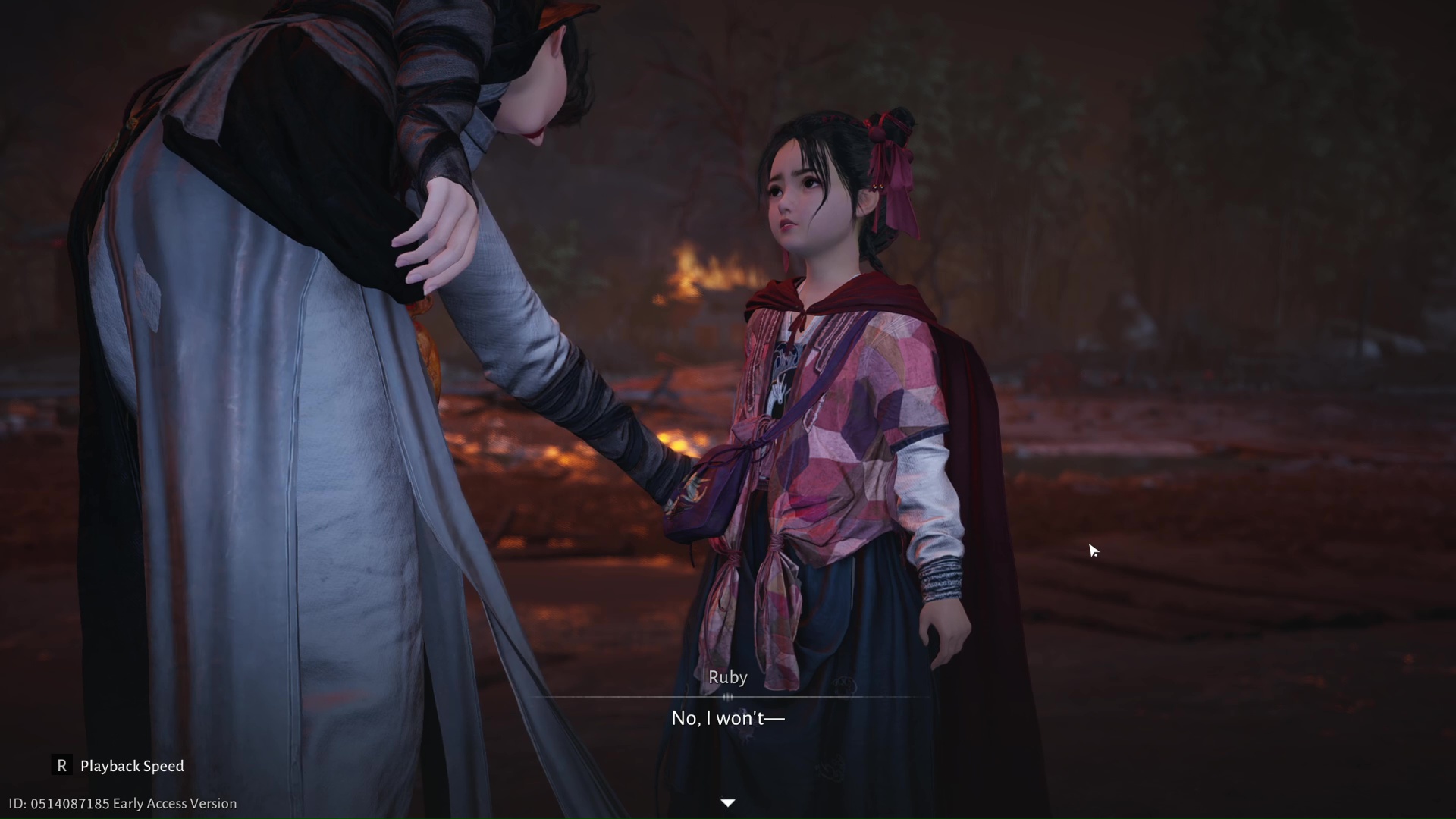Click the Ruby nameplate above the divider
1456x819 pixels.
pyautogui.click(x=727, y=676)
